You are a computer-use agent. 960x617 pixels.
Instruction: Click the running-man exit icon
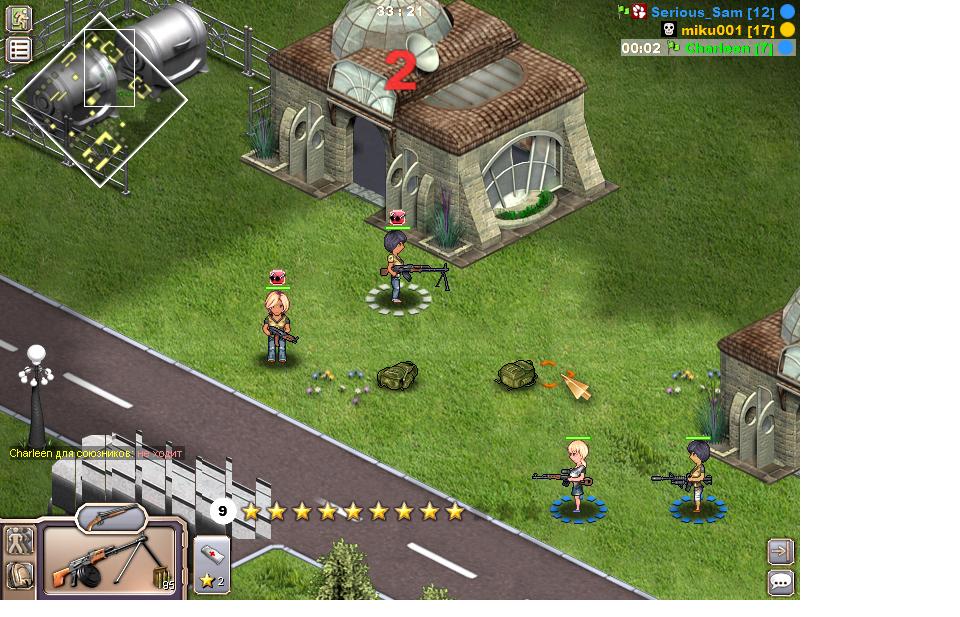coord(19,19)
